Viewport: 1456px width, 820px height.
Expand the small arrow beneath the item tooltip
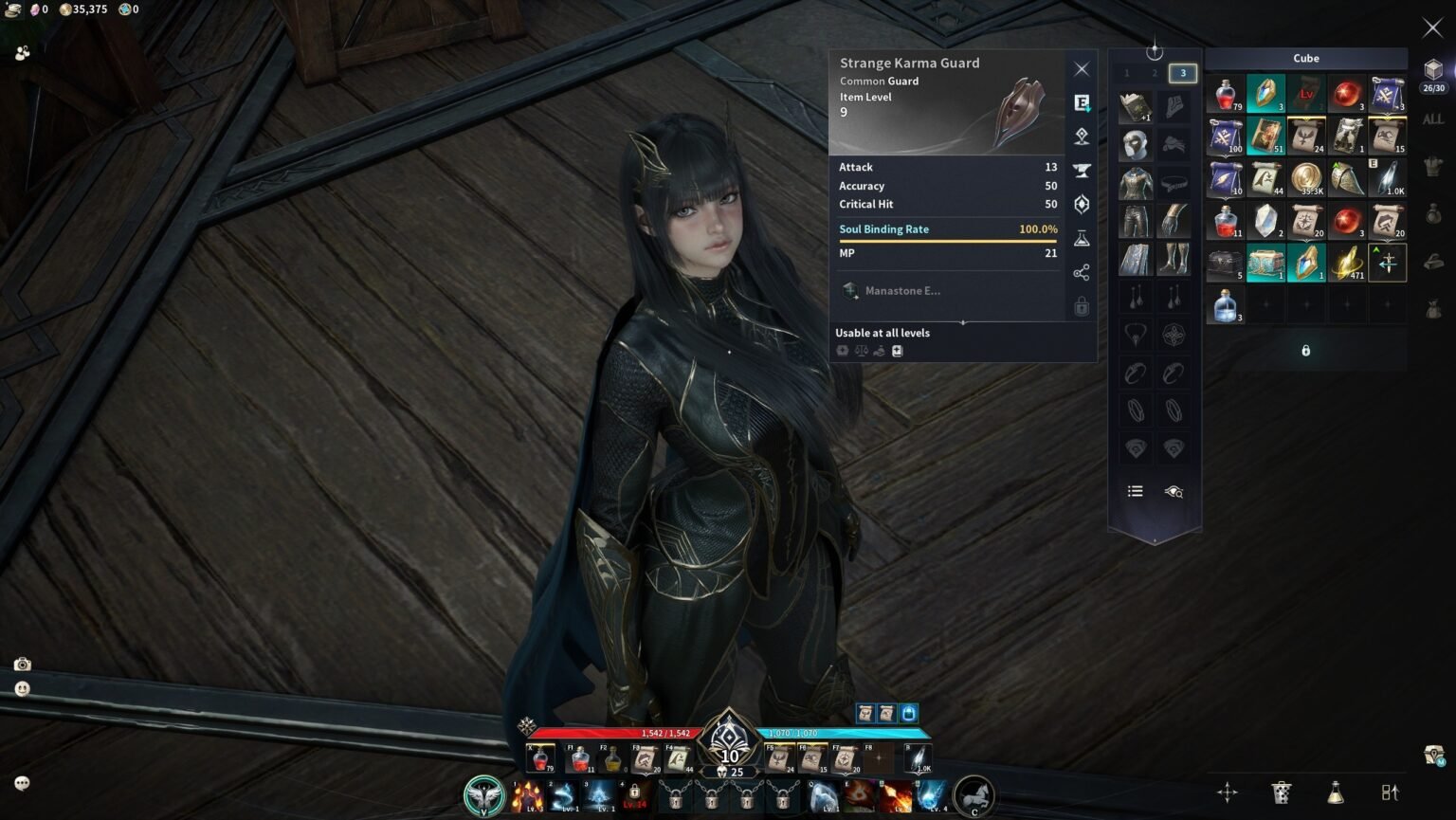point(963,322)
